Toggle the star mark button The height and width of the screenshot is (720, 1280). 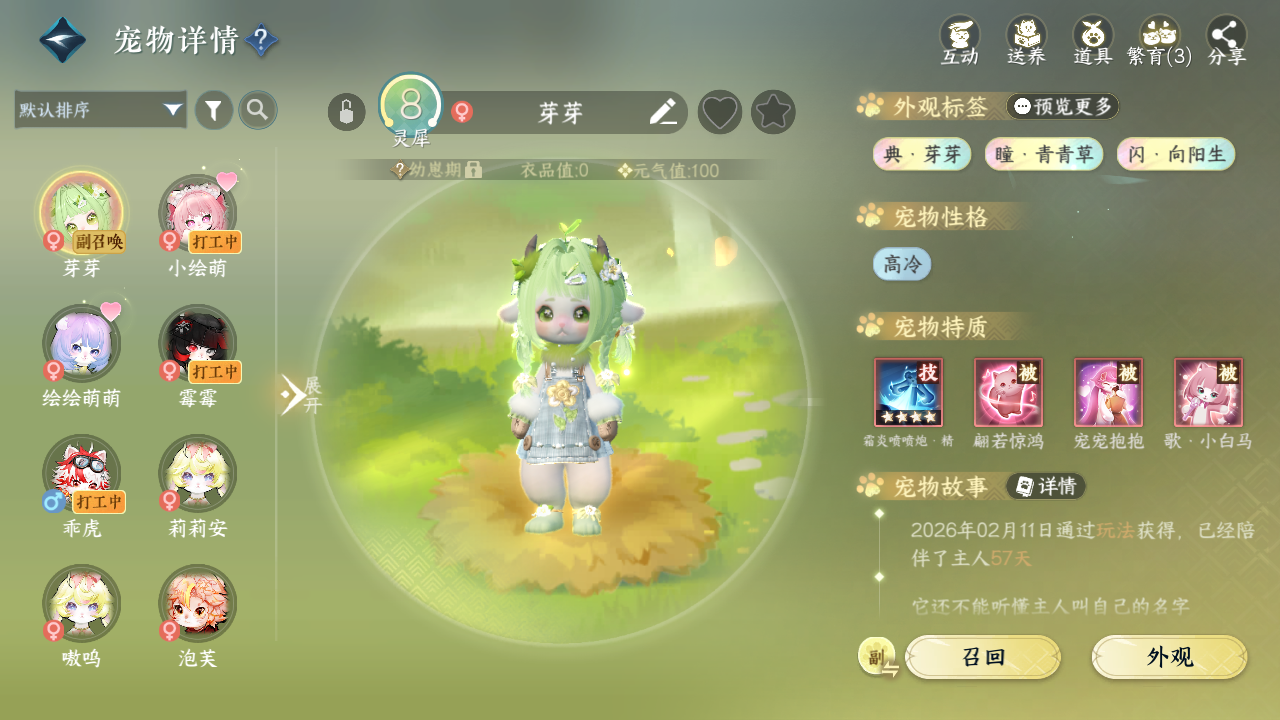click(773, 112)
